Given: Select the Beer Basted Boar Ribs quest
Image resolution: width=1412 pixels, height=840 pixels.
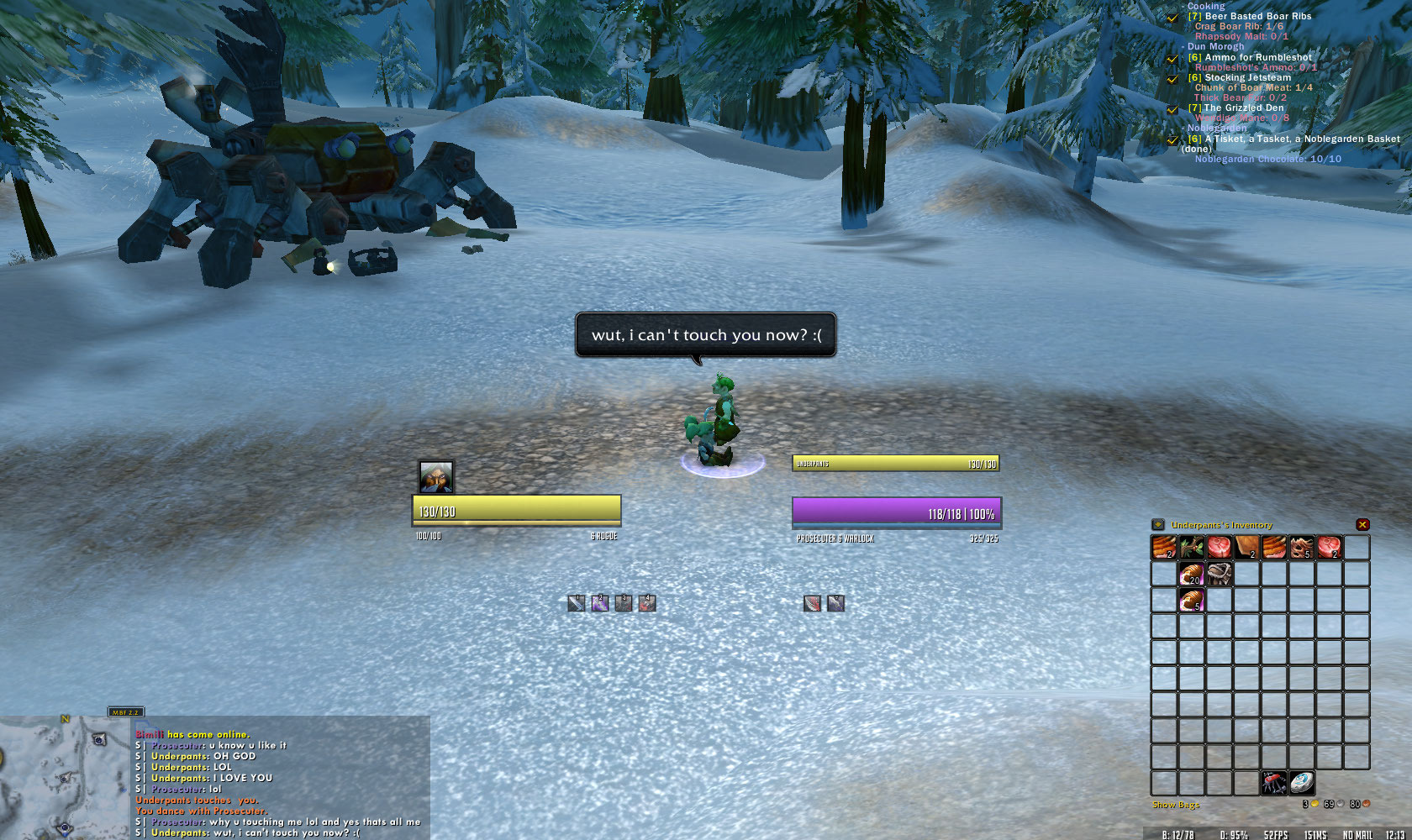Looking at the screenshot, I should coord(1257,16).
